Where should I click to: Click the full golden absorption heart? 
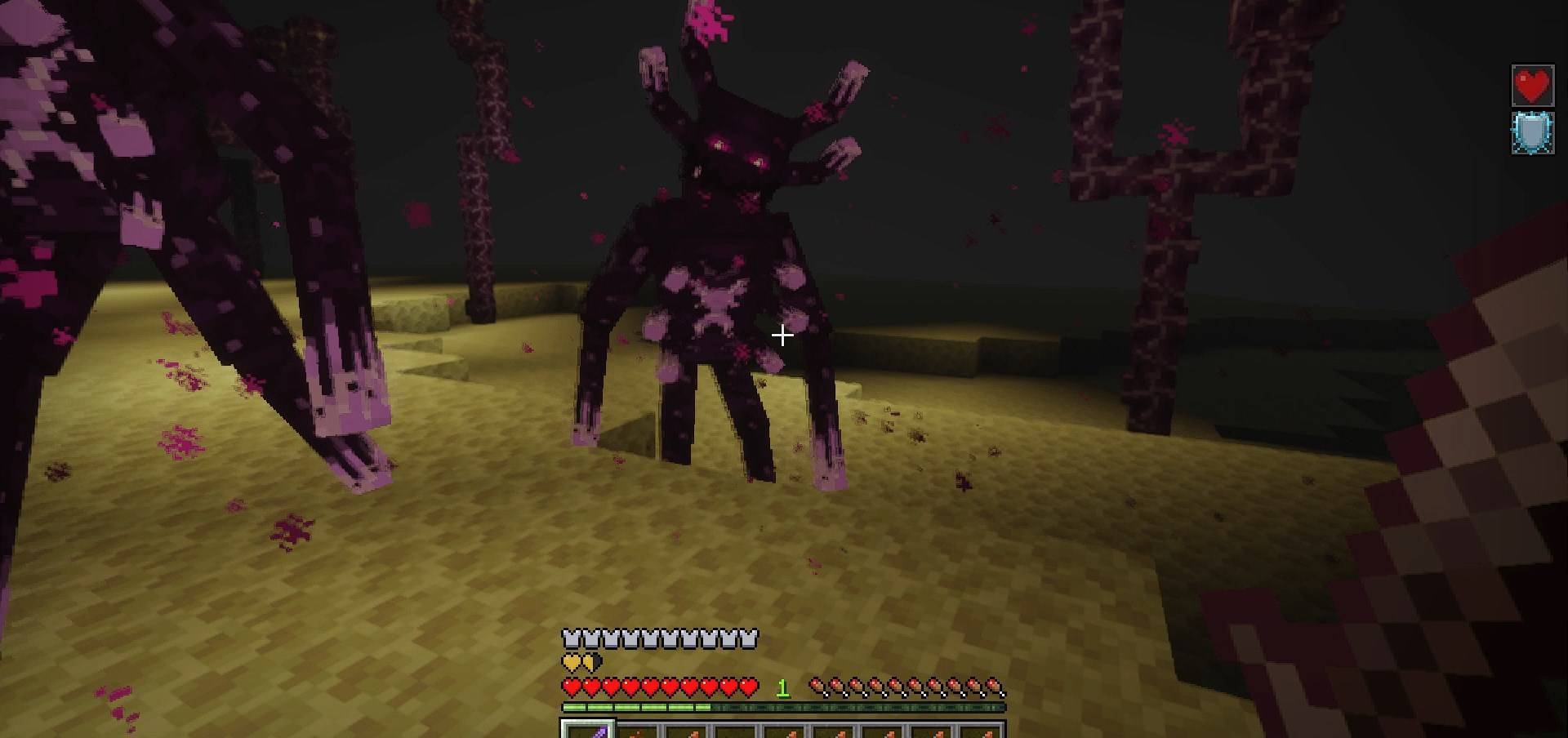[x=571, y=663]
